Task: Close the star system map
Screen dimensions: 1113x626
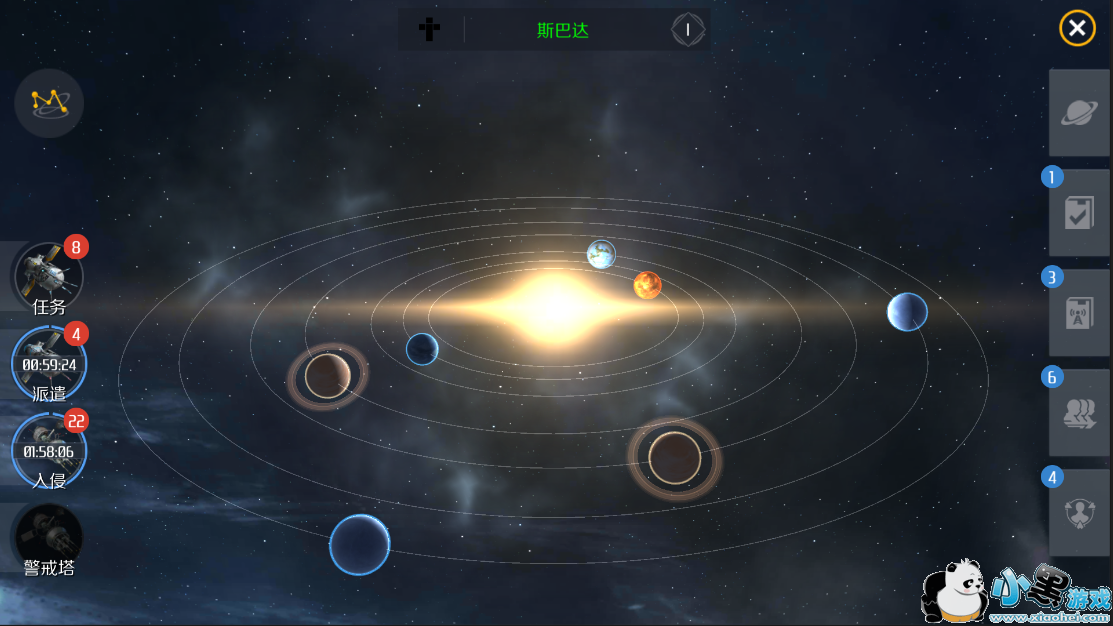Action: [1077, 29]
